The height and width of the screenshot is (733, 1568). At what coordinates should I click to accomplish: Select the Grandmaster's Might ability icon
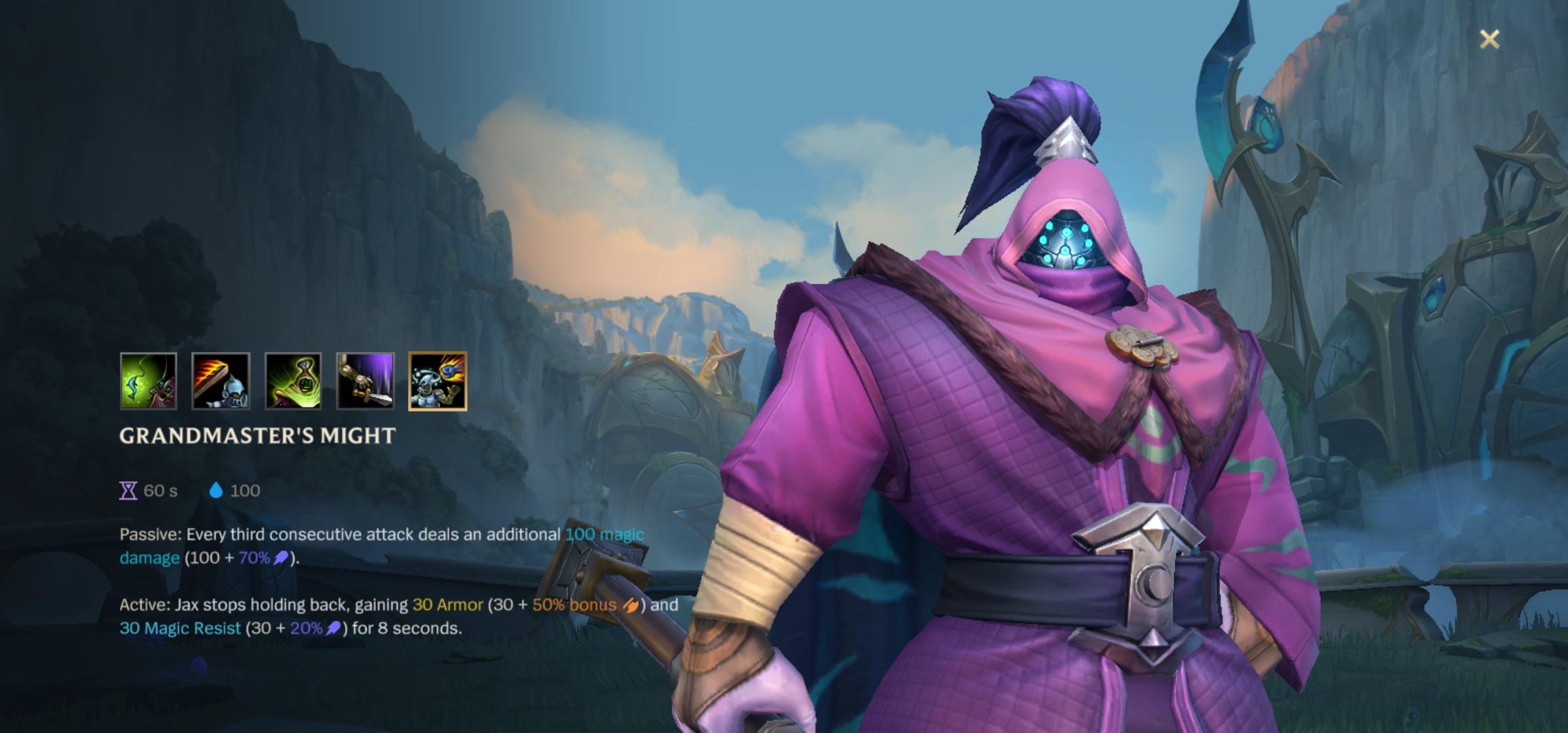[437, 381]
